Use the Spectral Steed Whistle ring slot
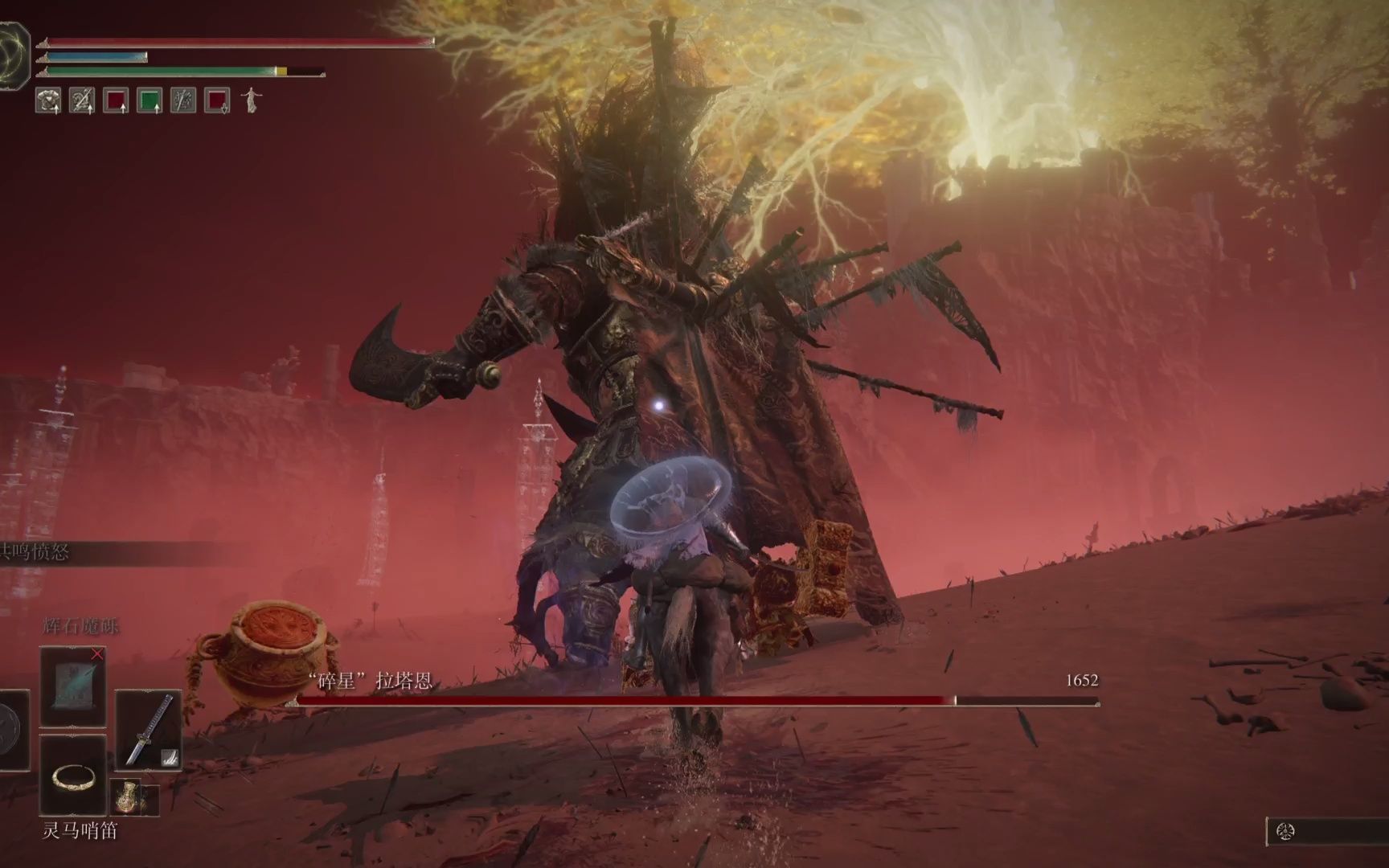The height and width of the screenshot is (868, 1389). 72,776
